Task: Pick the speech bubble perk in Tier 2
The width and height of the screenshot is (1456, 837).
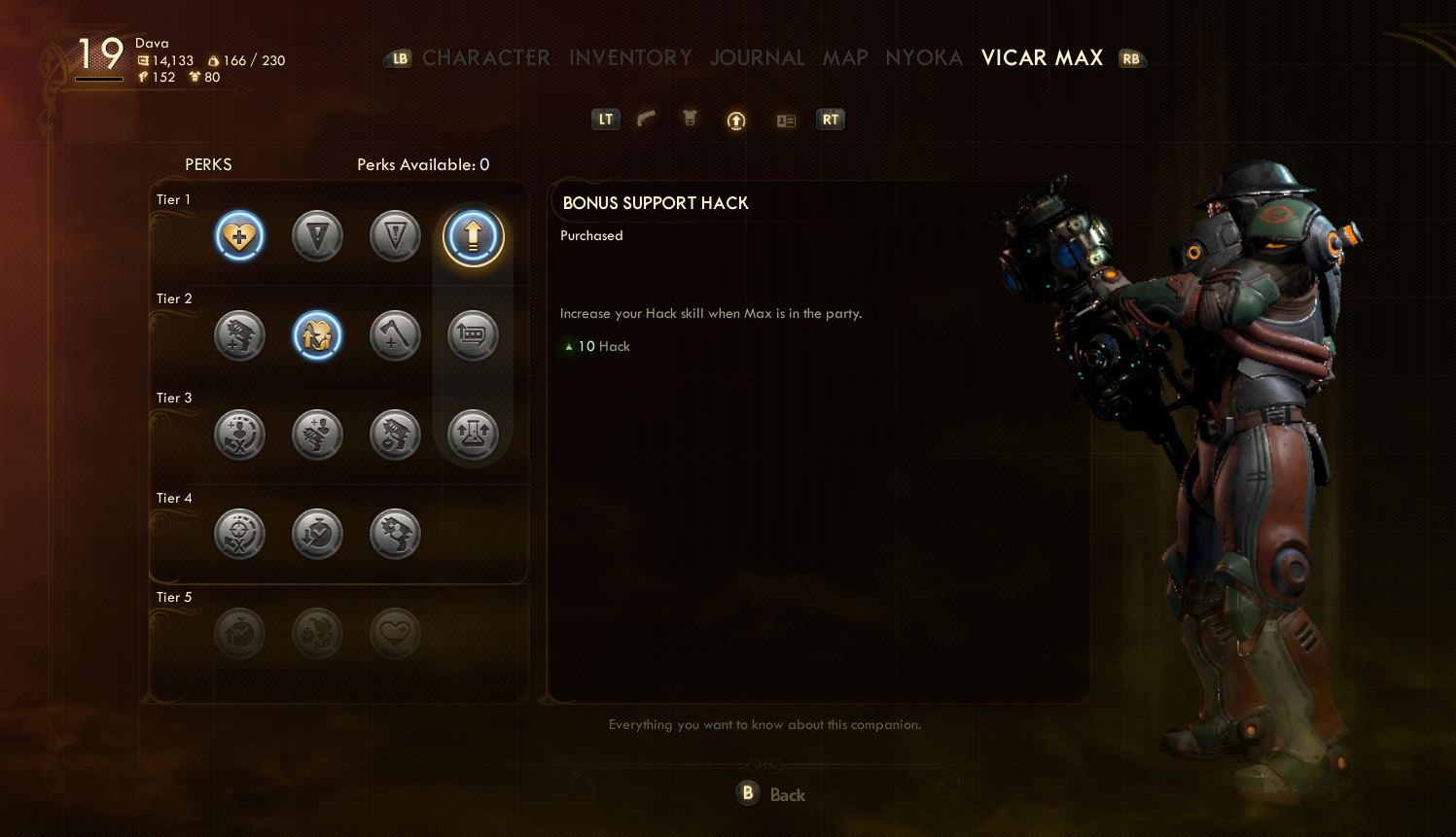Action: (x=473, y=335)
